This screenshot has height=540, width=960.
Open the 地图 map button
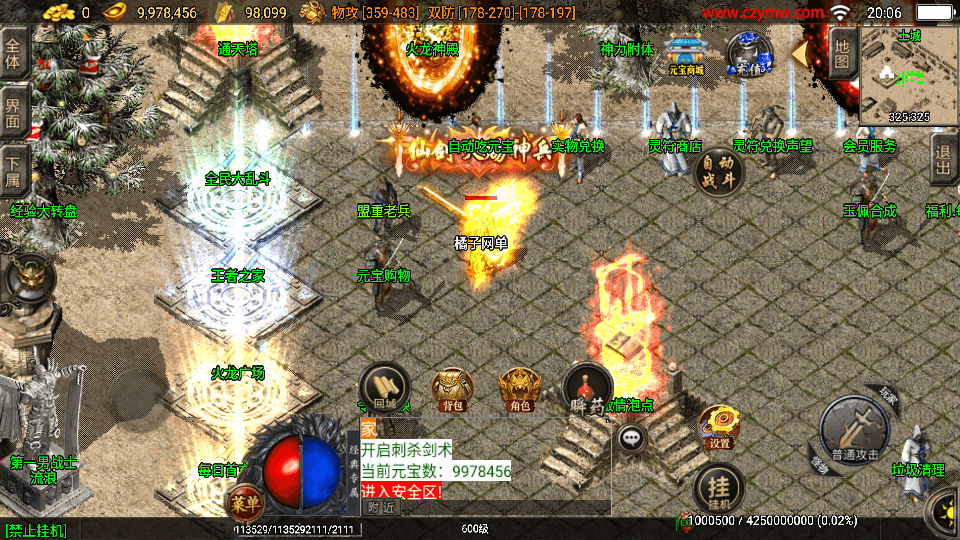point(842,53)
